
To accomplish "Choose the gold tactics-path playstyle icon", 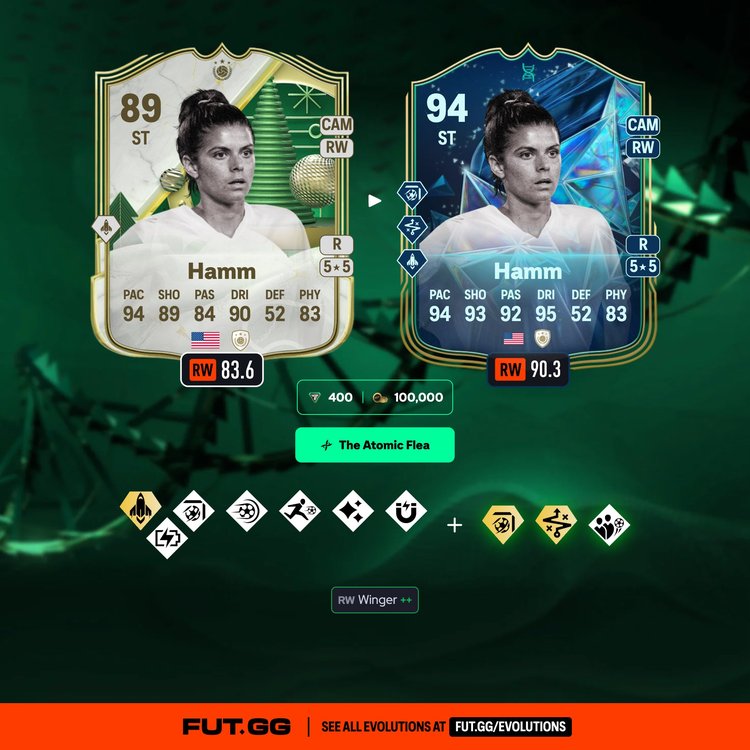I will coord(556,524).
